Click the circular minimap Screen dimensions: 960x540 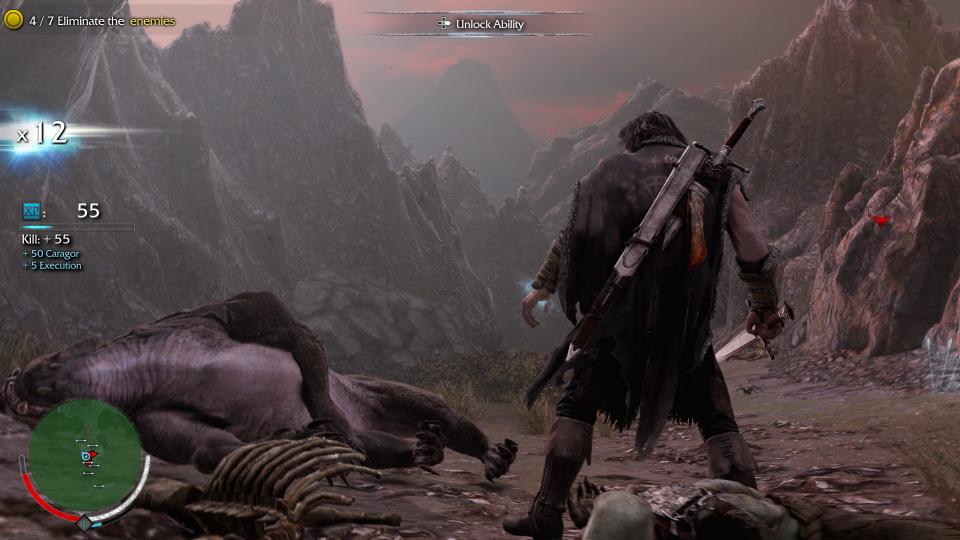click(84, 456)
